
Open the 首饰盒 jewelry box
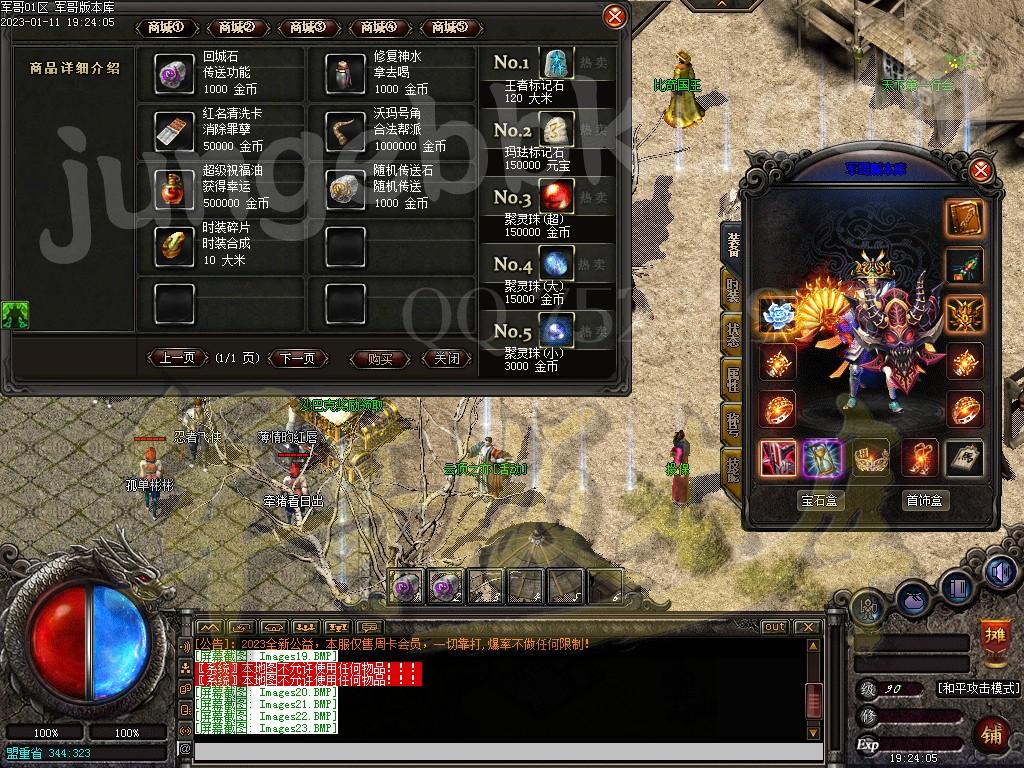click(926, 500)
